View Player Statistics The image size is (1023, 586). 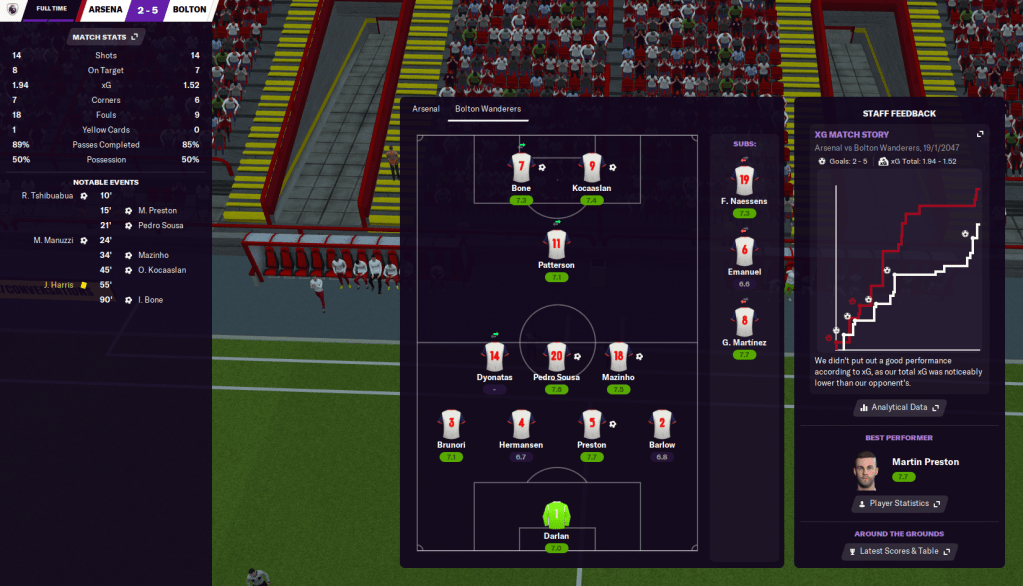pyautogui.click(x=899, y=503)
